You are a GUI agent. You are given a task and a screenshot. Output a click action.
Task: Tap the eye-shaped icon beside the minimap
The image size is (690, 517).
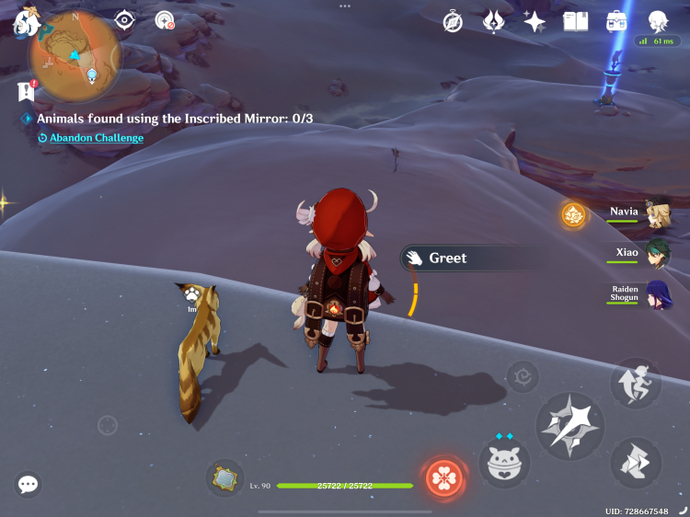[x=124, y=20]
